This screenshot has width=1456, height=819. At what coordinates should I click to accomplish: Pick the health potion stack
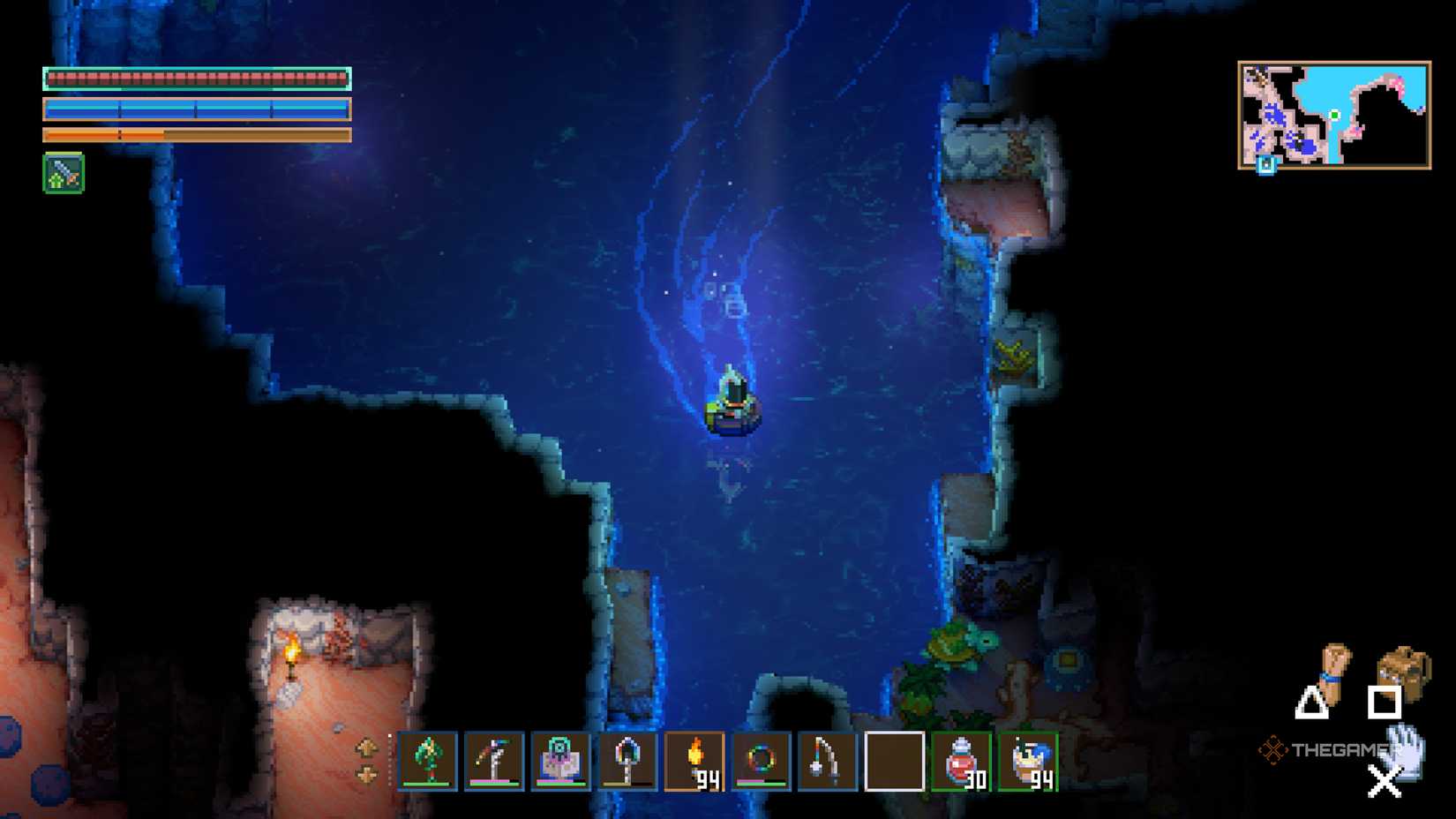tap(960, 761)
